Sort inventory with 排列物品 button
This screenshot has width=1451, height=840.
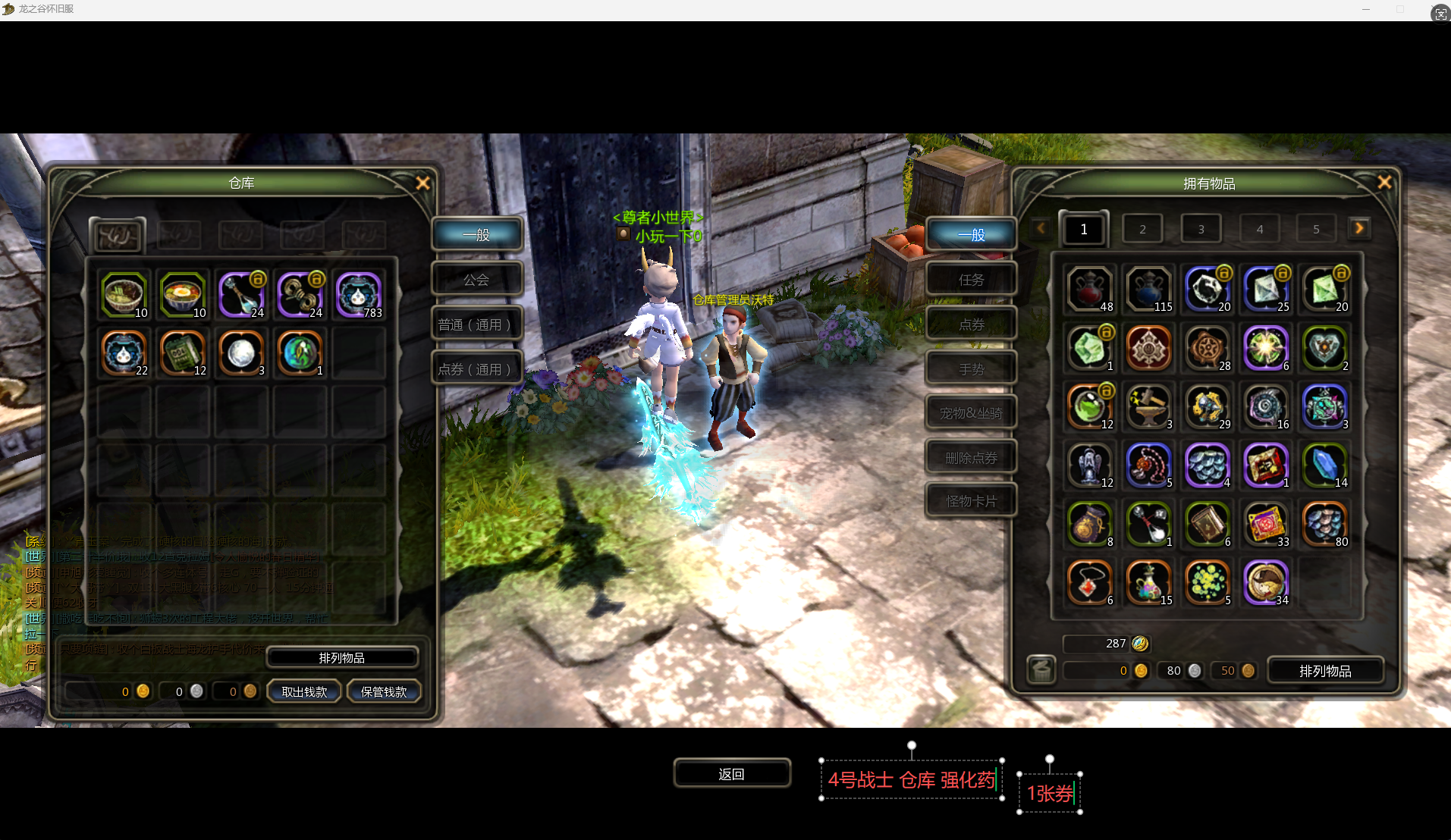(x=1325, y=671)
